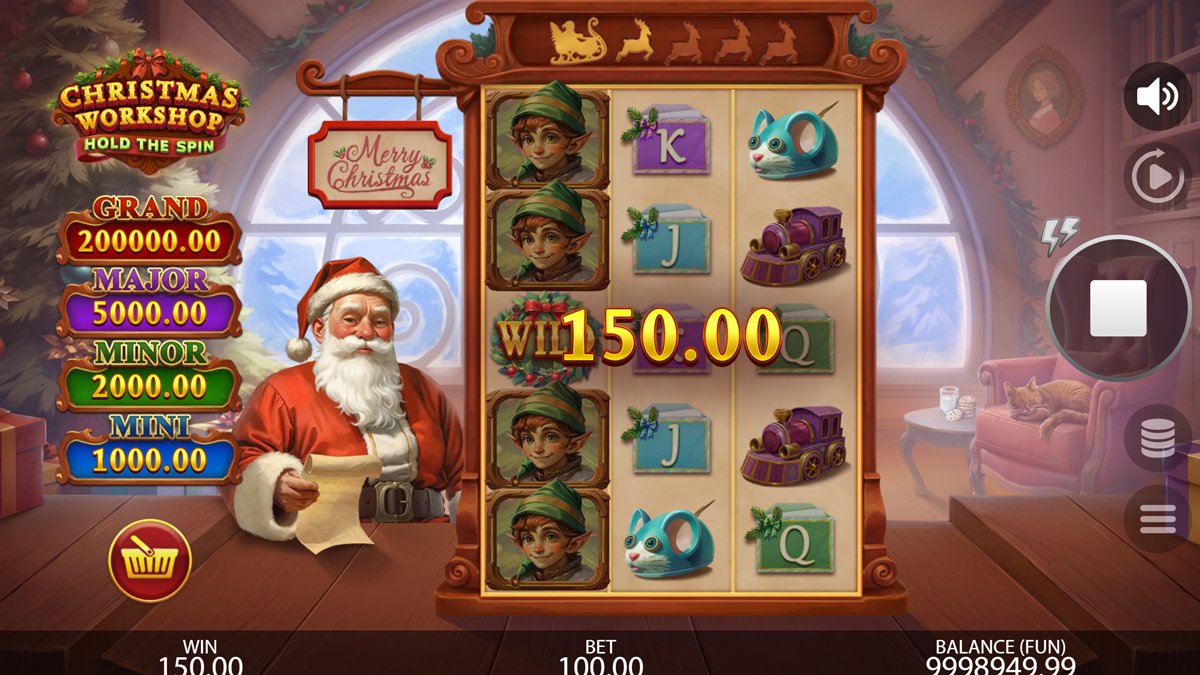
Task: Open the shopping basket bonus buy
Action: coord(150,561)
